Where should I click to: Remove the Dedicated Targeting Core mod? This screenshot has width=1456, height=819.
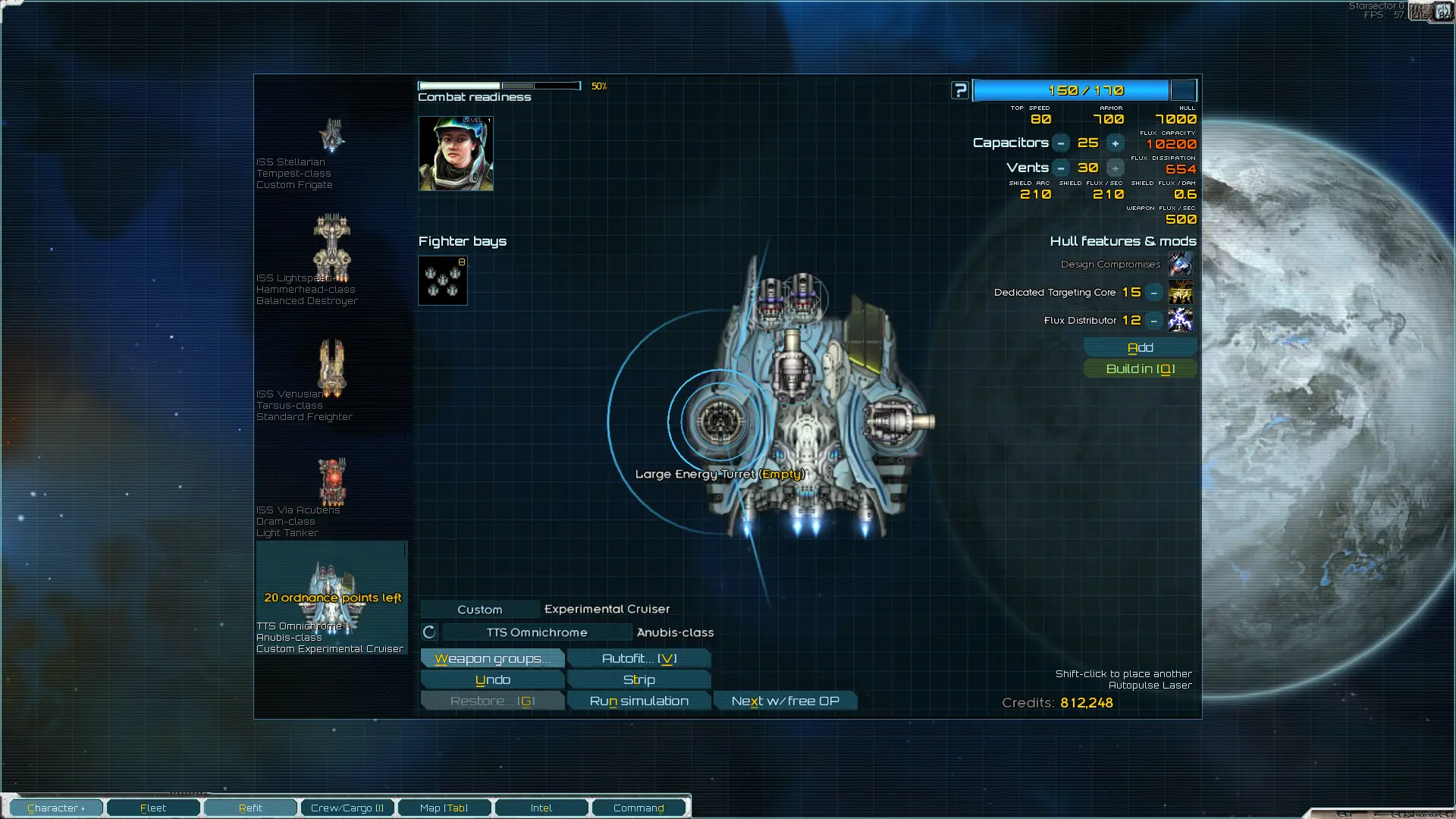coord(1153,293)
